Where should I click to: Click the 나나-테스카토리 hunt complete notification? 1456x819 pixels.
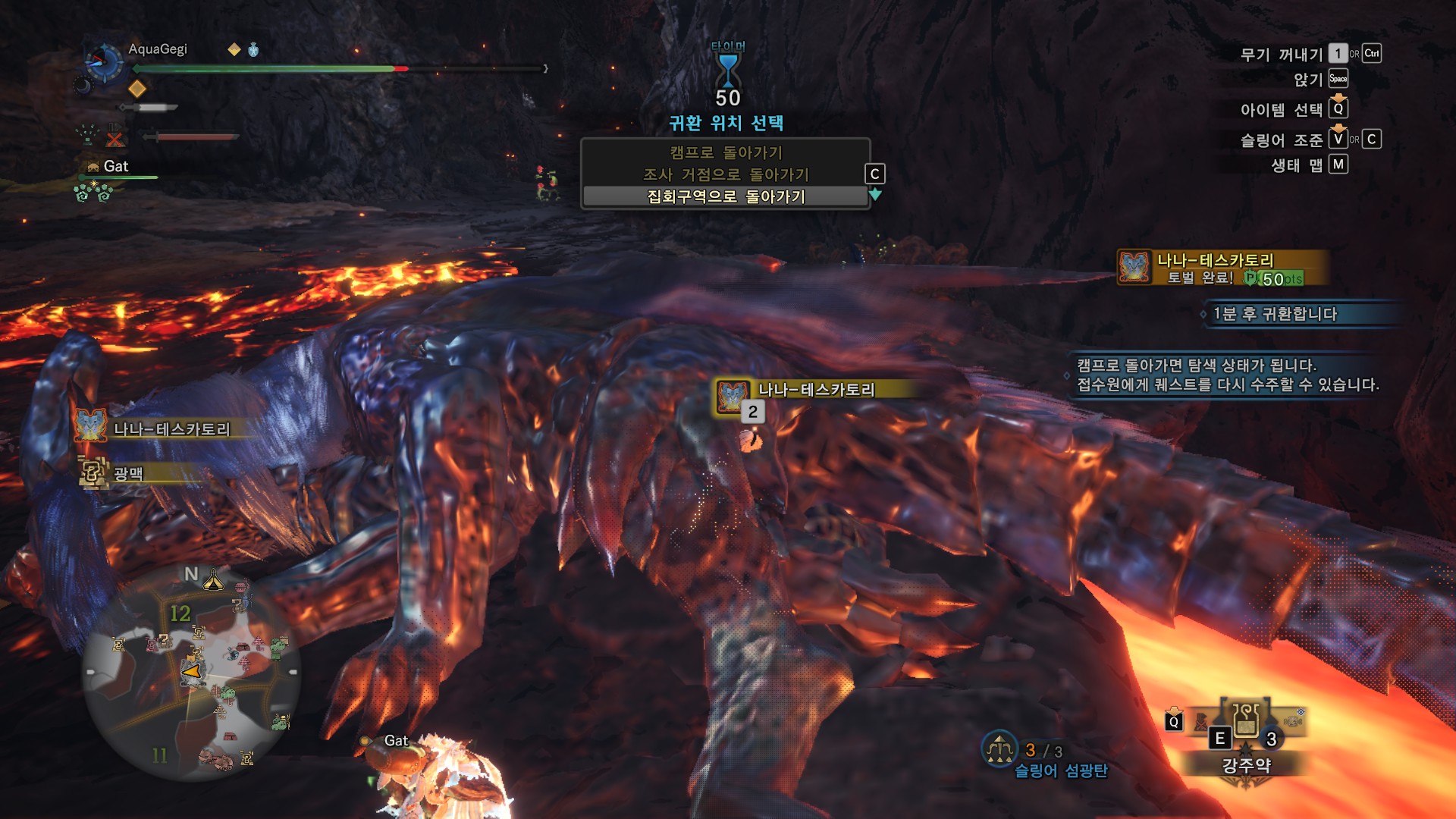pyautogui.click(x=1221, y=268)
